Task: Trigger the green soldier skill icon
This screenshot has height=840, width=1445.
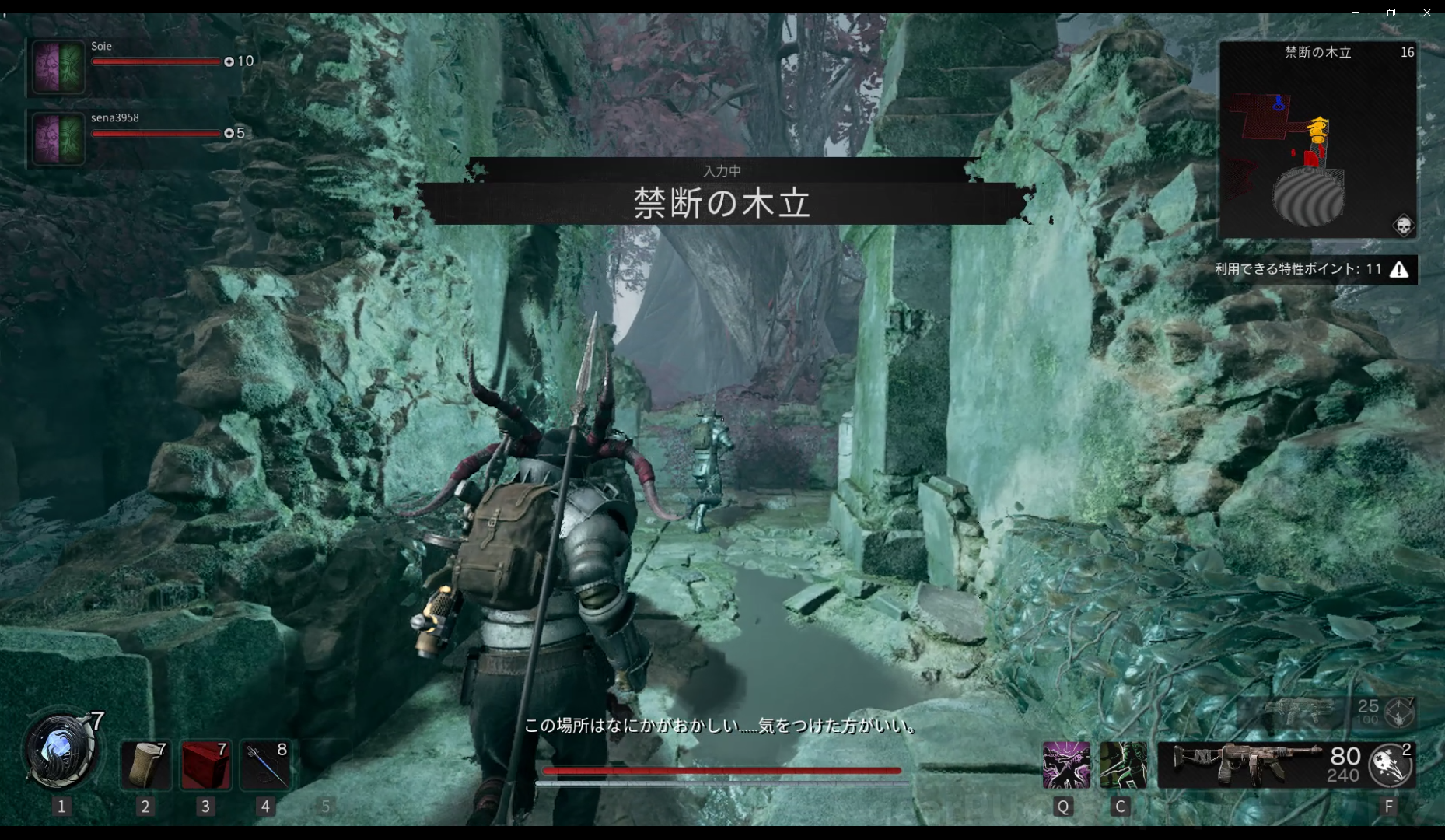Action: [x=1123, y=765]
